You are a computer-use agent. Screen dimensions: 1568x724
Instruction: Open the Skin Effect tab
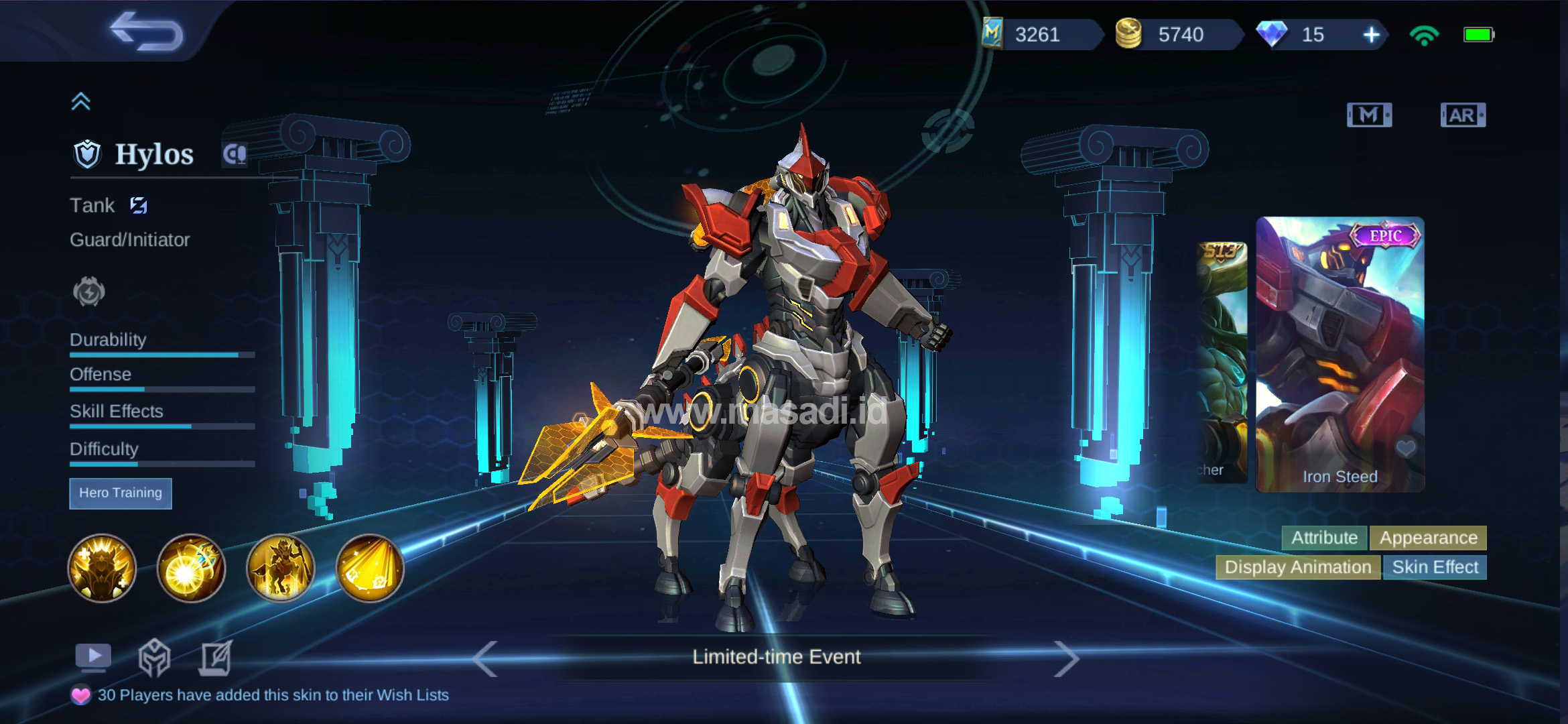pyautogui.click(x=1434, y=567)
